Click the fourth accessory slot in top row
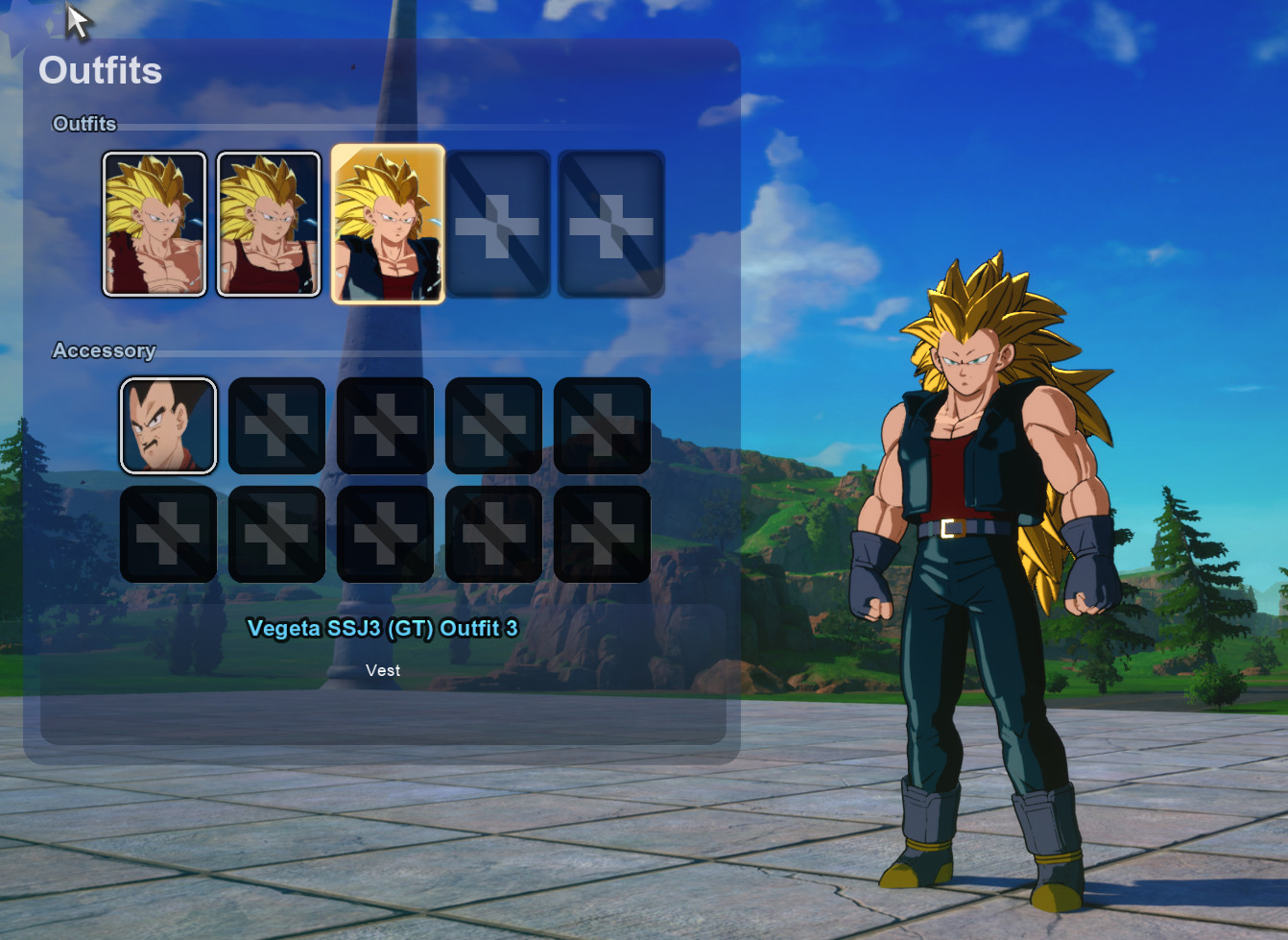1288x940 pixels. [x=493, y=425]
